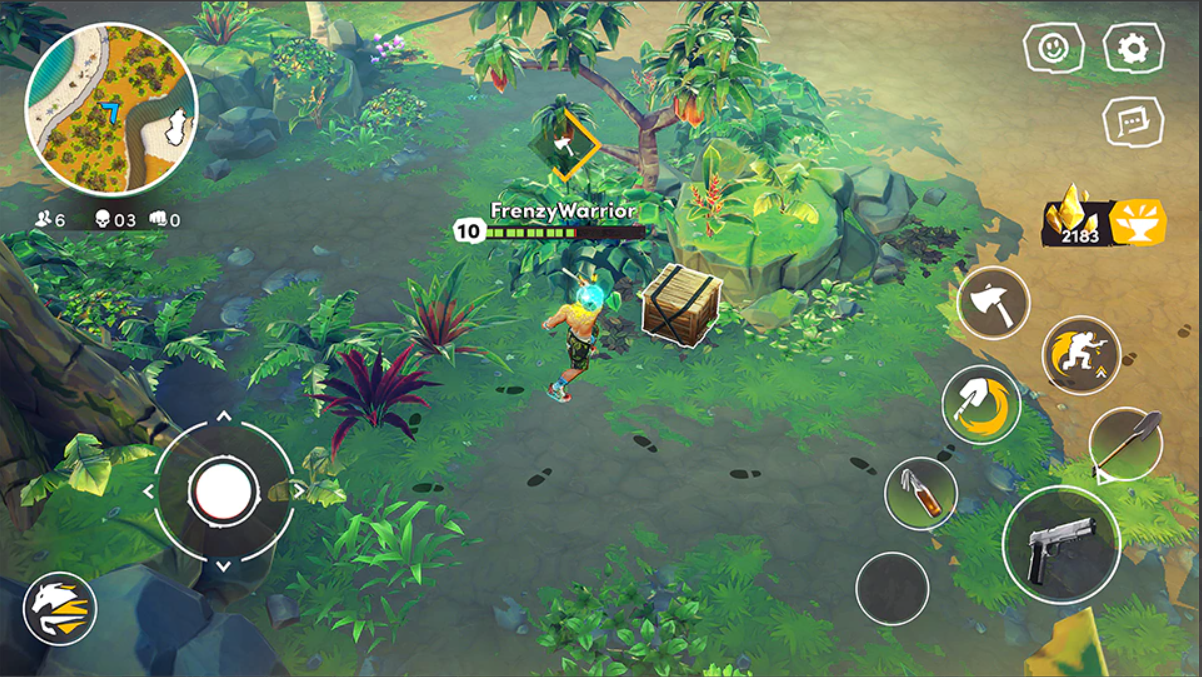Activate the crouching shooter ability
The width and height of the screenshot is (1202, 677).
click(1081, 355)
